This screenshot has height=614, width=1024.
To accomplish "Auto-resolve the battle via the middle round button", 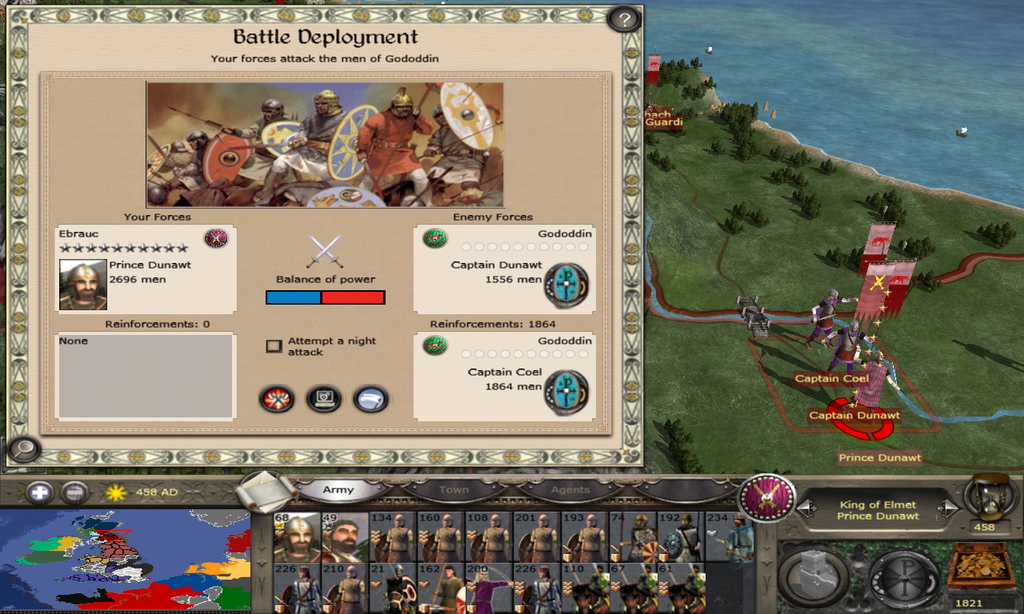I will click(x=323, y=399).
